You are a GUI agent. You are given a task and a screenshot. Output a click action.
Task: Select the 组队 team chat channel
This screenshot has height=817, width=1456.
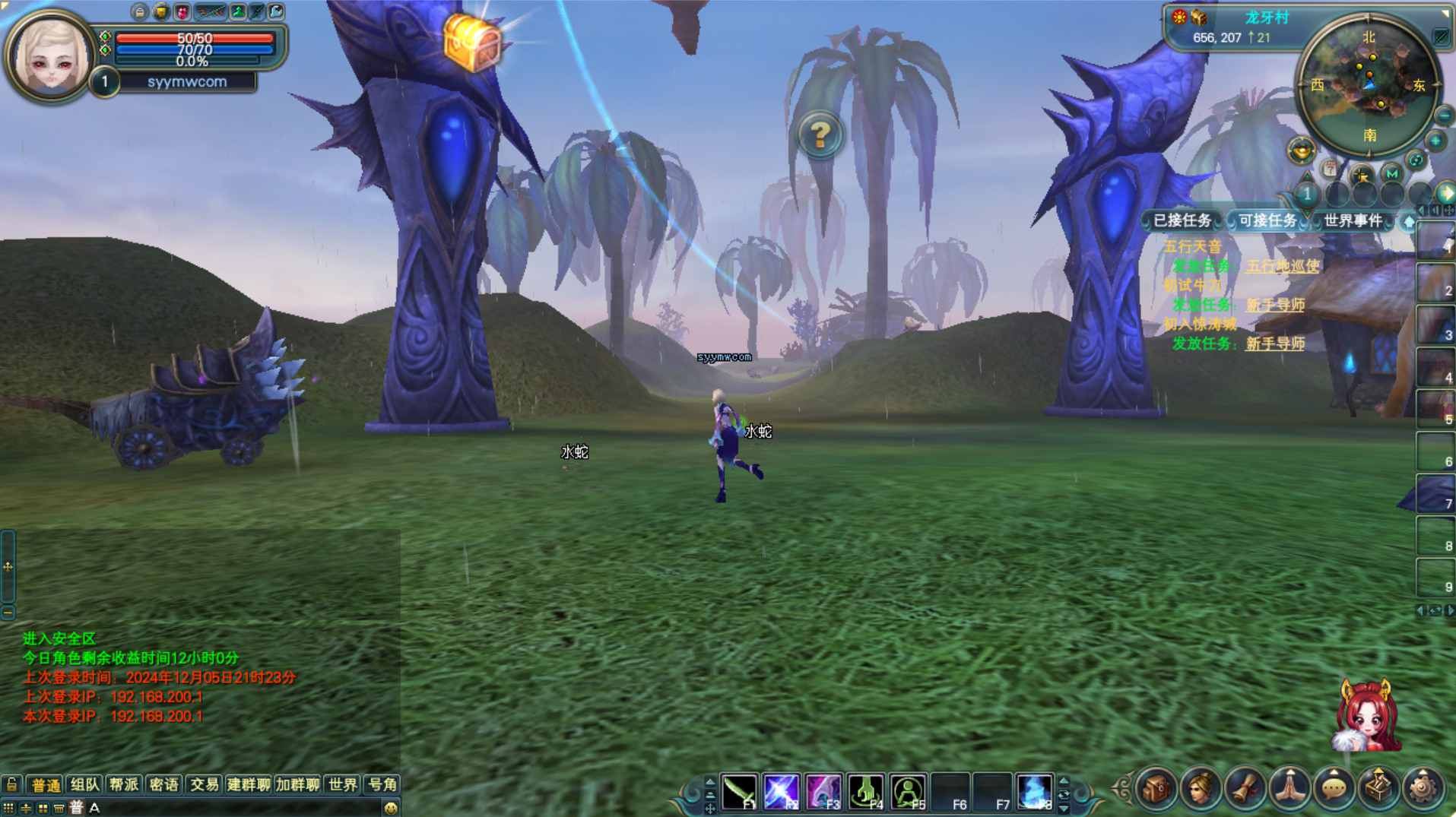tap(84, 784)
